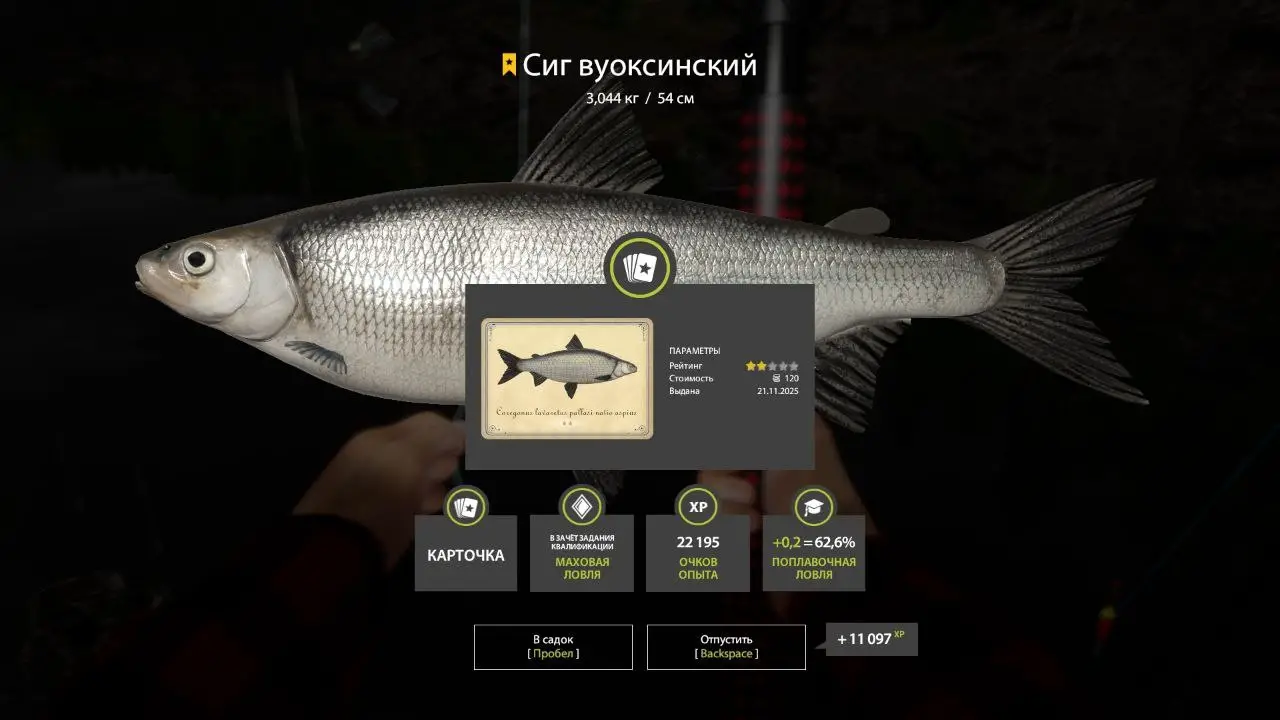Screen dimensions: 1280x720
Task: Choose the Поплавочная ловля skill tile
Action: [814, 554]
